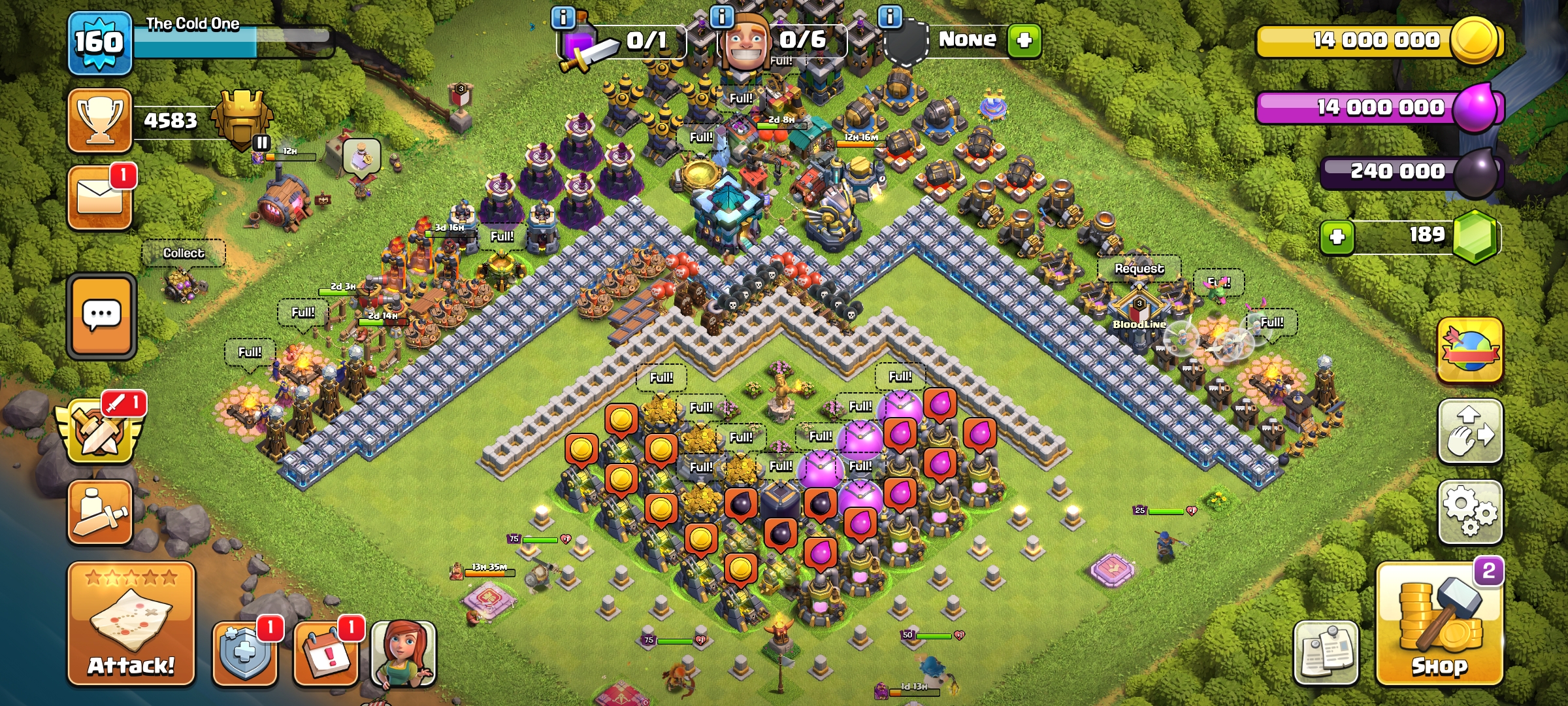Open the globe banner button
This screenshot has width=1568, height=706.
click(x=1470, y=350)
